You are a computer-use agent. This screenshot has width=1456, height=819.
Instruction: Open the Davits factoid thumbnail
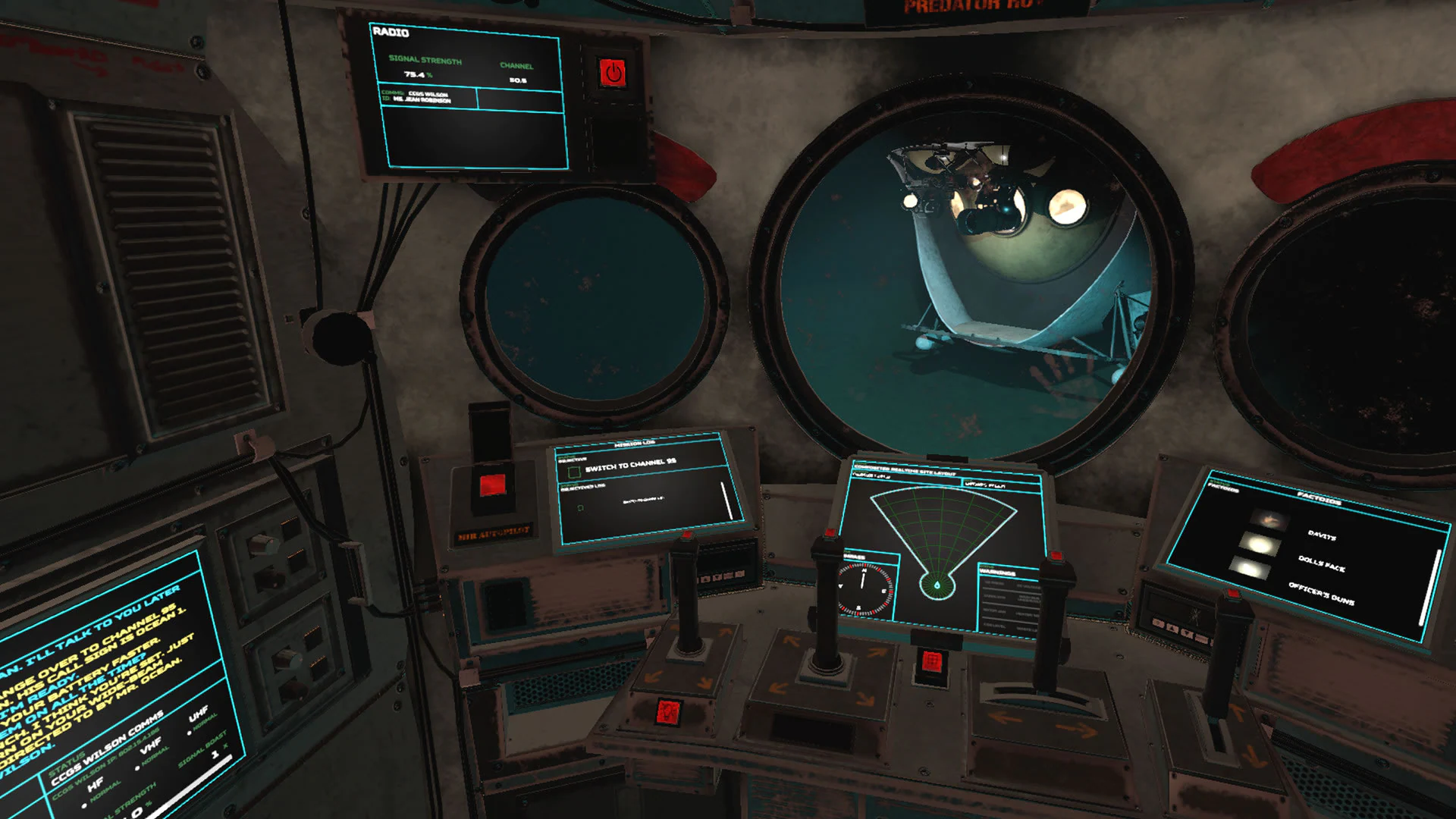coord(1270,519)
